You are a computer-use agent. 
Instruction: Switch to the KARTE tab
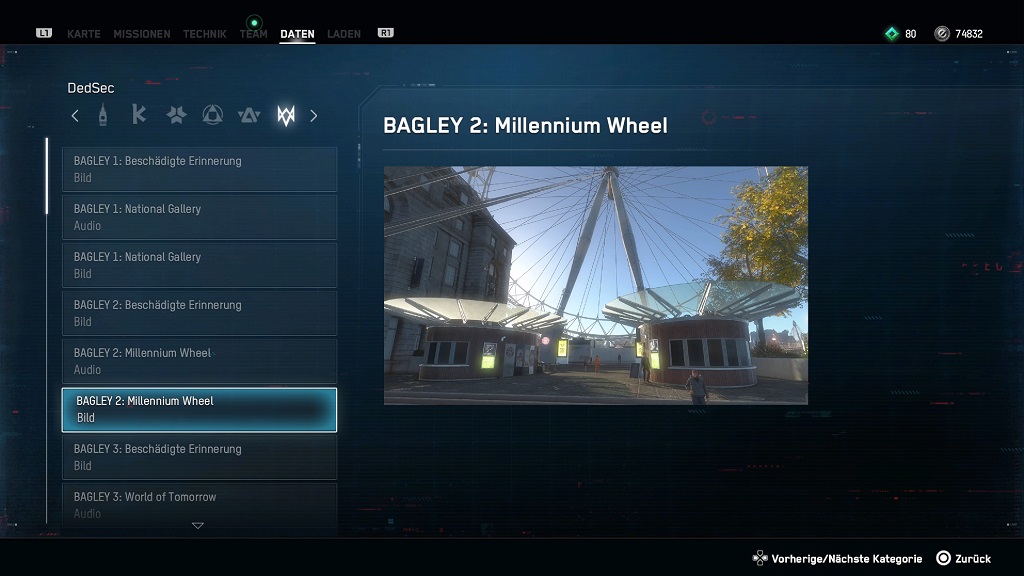tap(83, 34)
